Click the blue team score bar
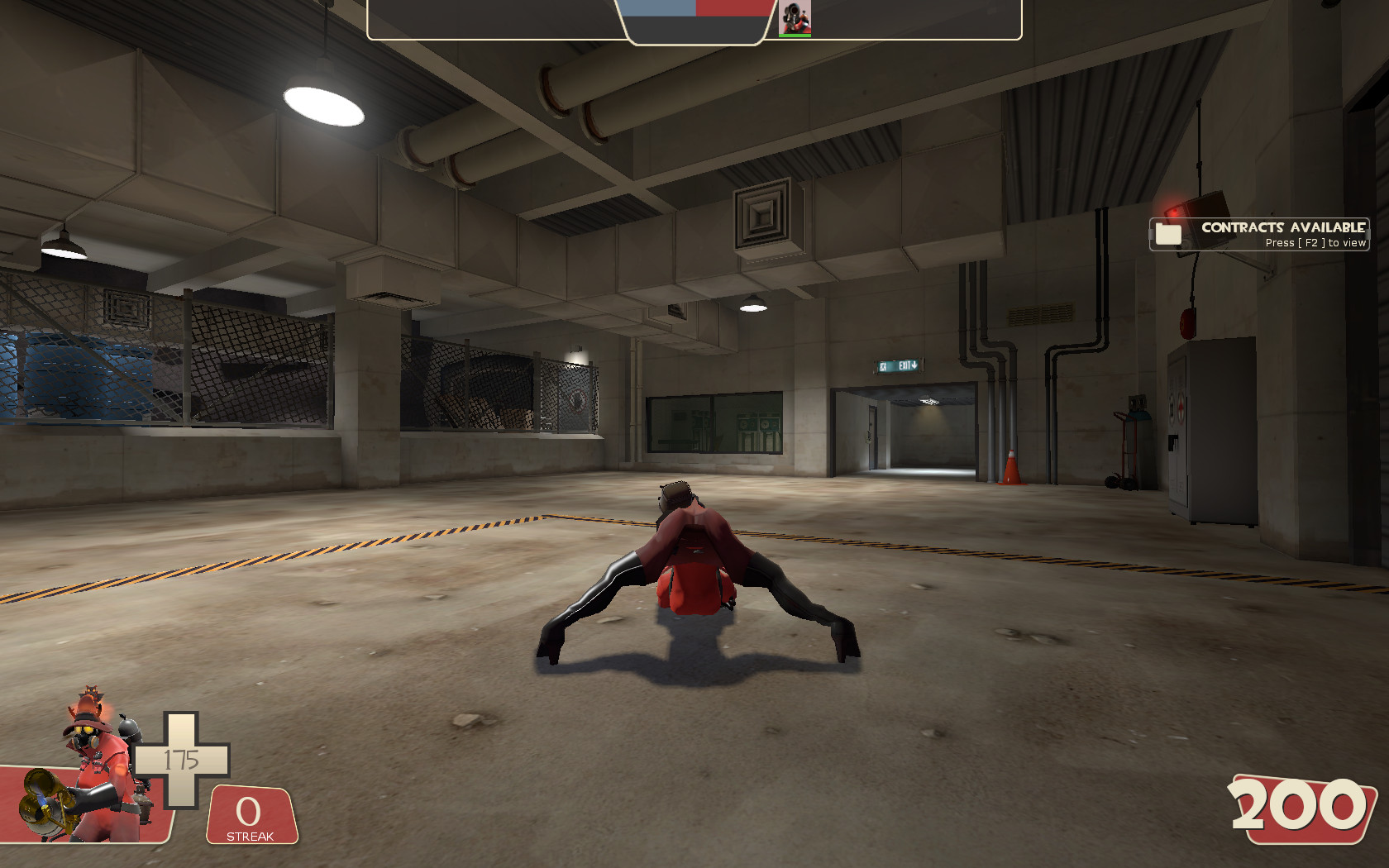This screenshot has height=868, width=1389. point(656,8)
